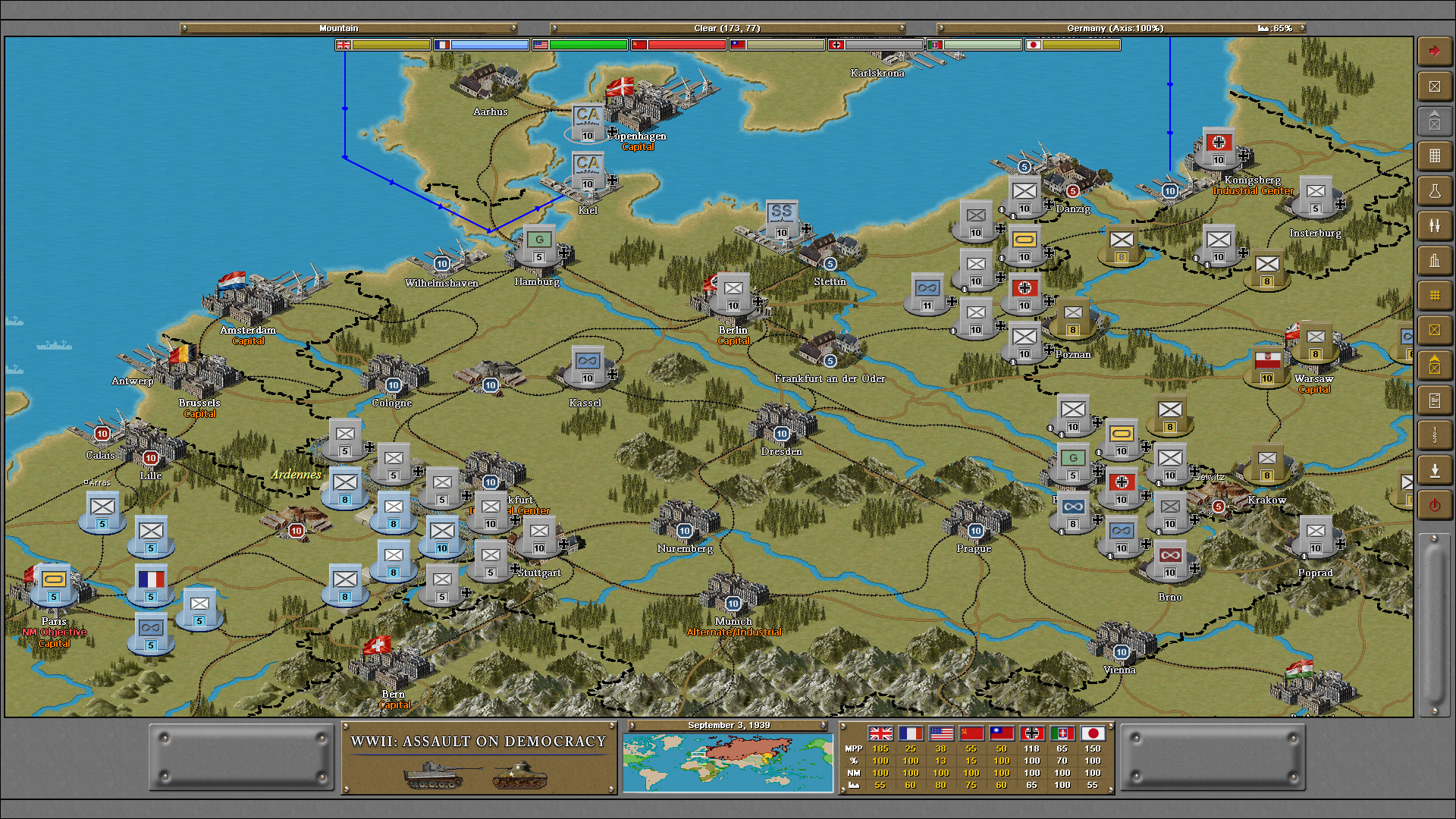Open the statistics bar chart icon
The image size is (1456, 819).
(1435, 260)
